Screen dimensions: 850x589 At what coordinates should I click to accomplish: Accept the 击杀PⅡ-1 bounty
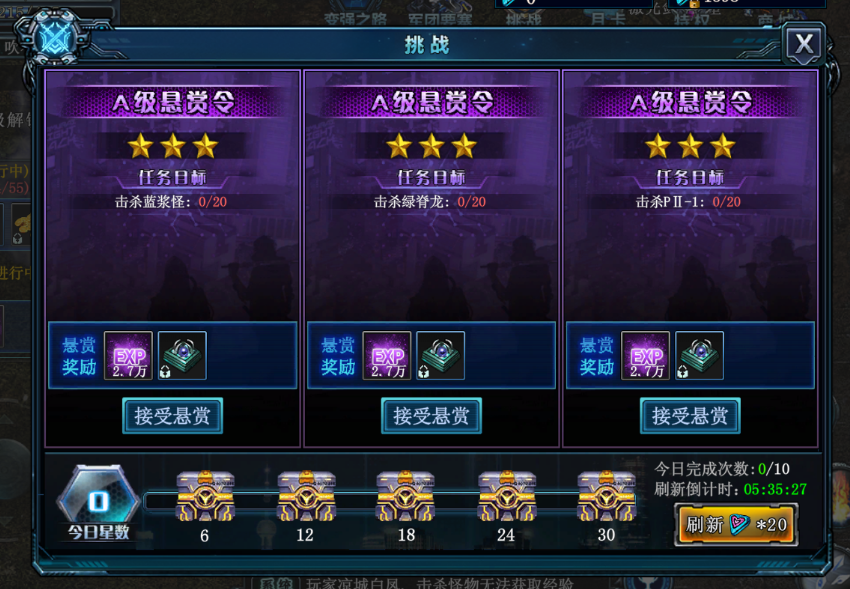point(690,416)
